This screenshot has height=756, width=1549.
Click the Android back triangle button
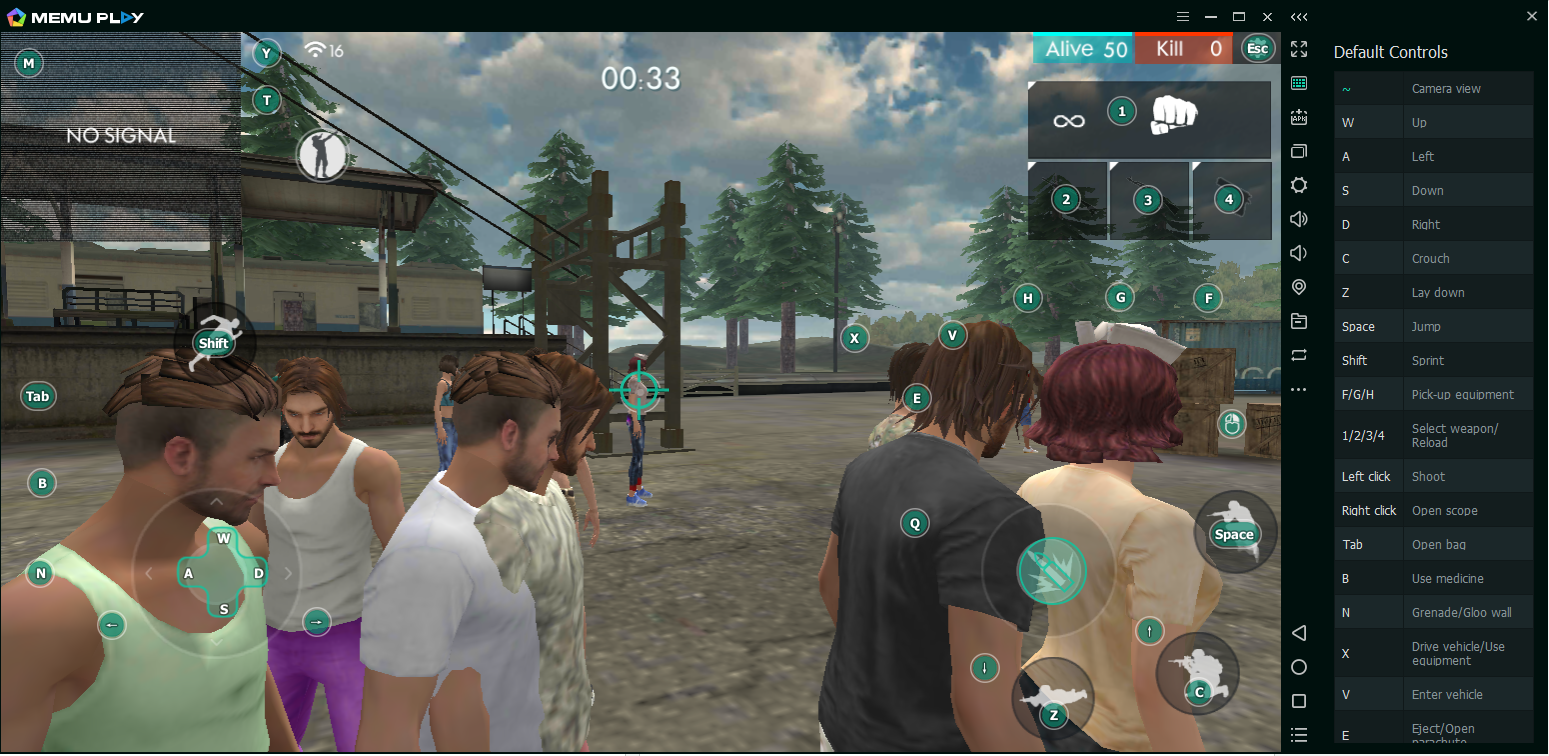(1299, 633)
